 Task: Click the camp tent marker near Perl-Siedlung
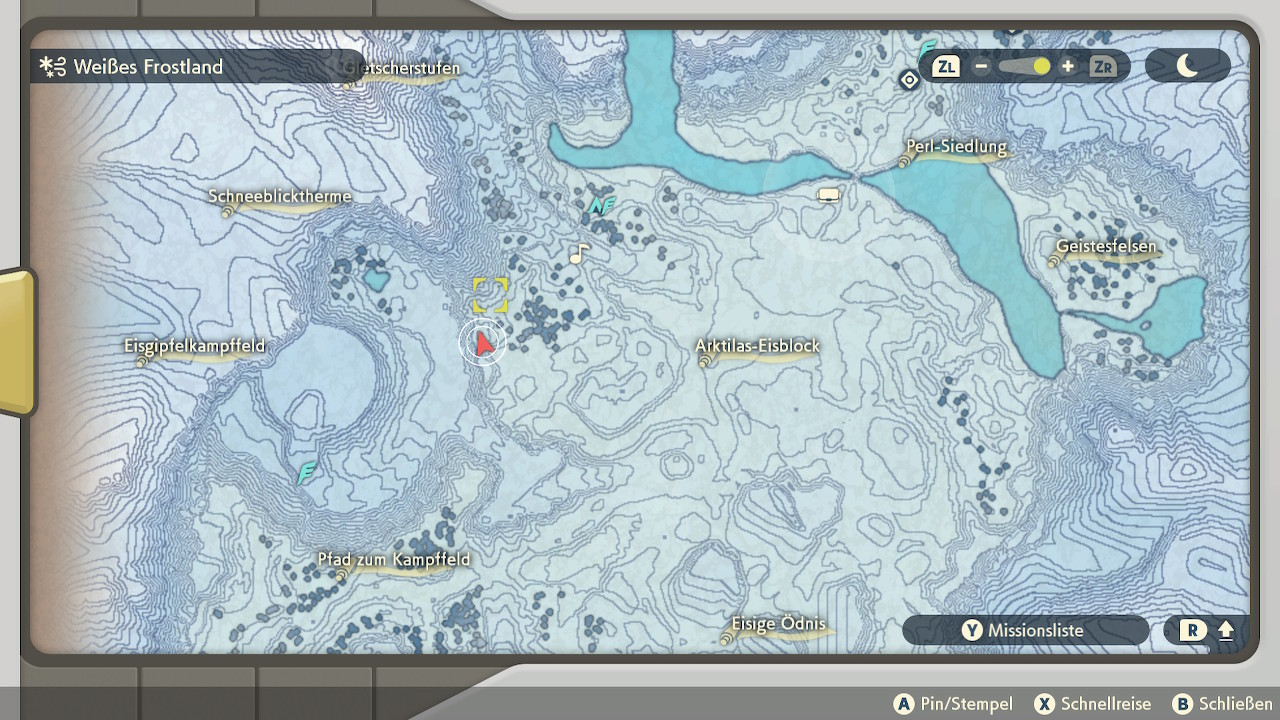(828, 195)
